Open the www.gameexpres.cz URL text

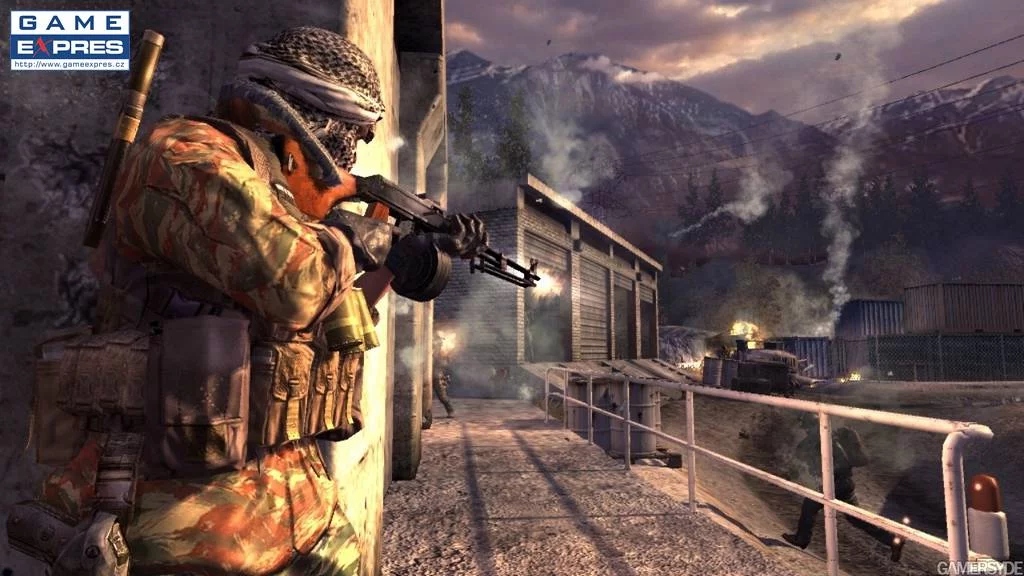pyautogui.click(x=70, y=65)
